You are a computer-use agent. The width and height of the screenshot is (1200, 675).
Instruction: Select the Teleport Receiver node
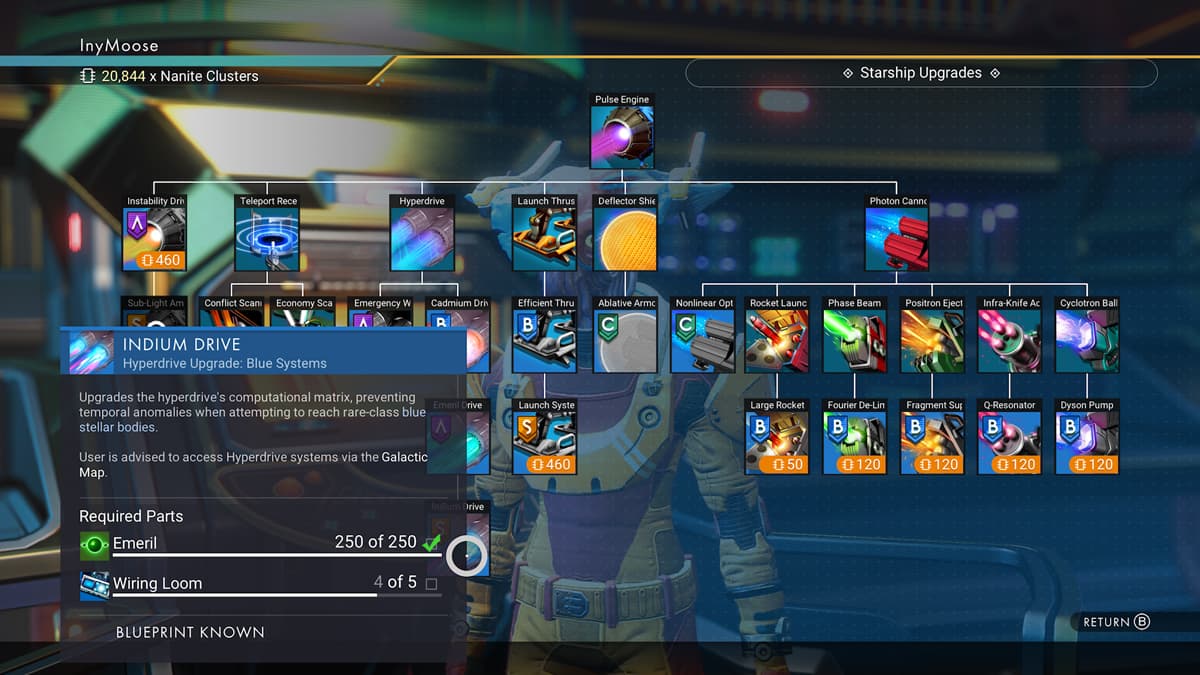(x=267, y=239)
